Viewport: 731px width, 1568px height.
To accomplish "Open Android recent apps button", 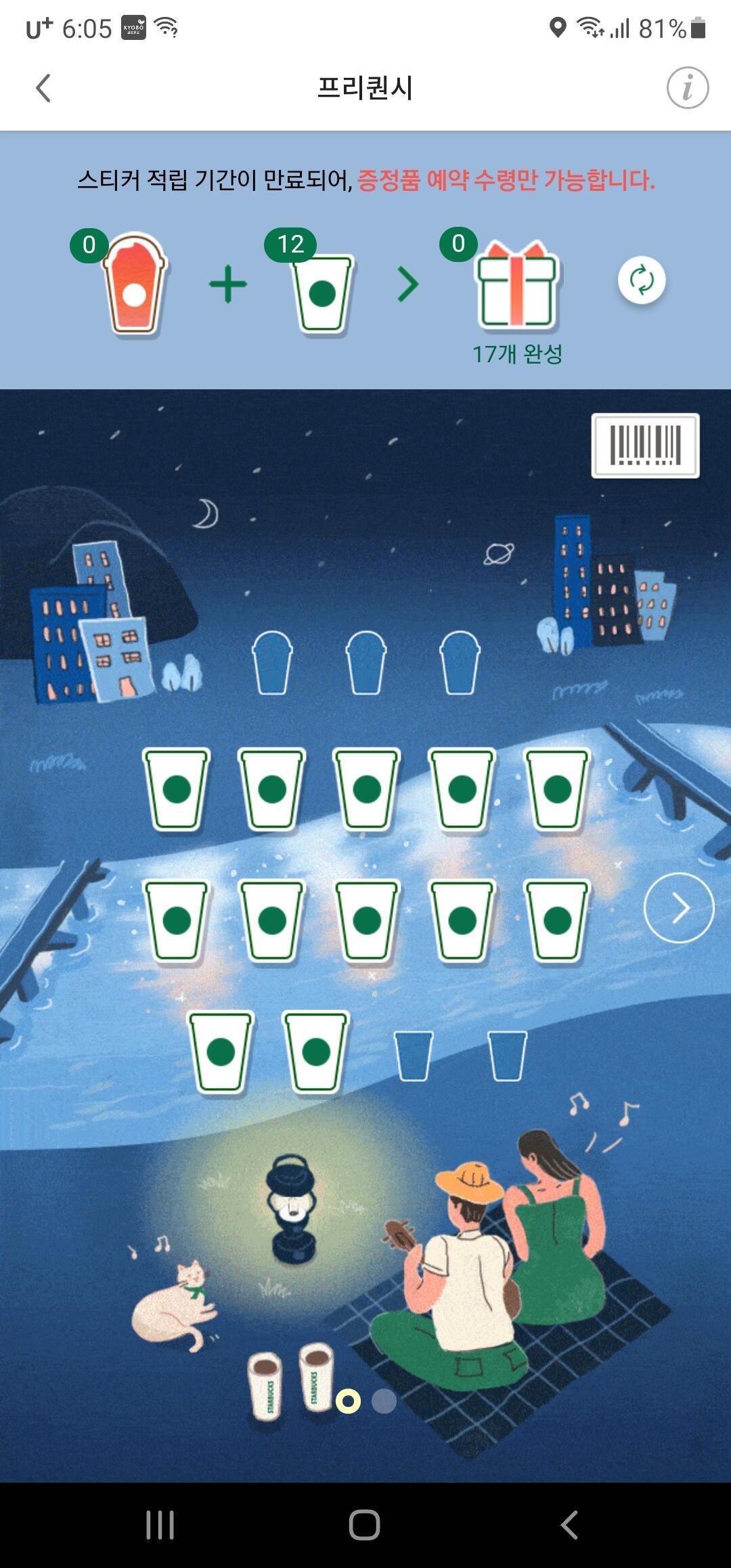I will 160,1525.
